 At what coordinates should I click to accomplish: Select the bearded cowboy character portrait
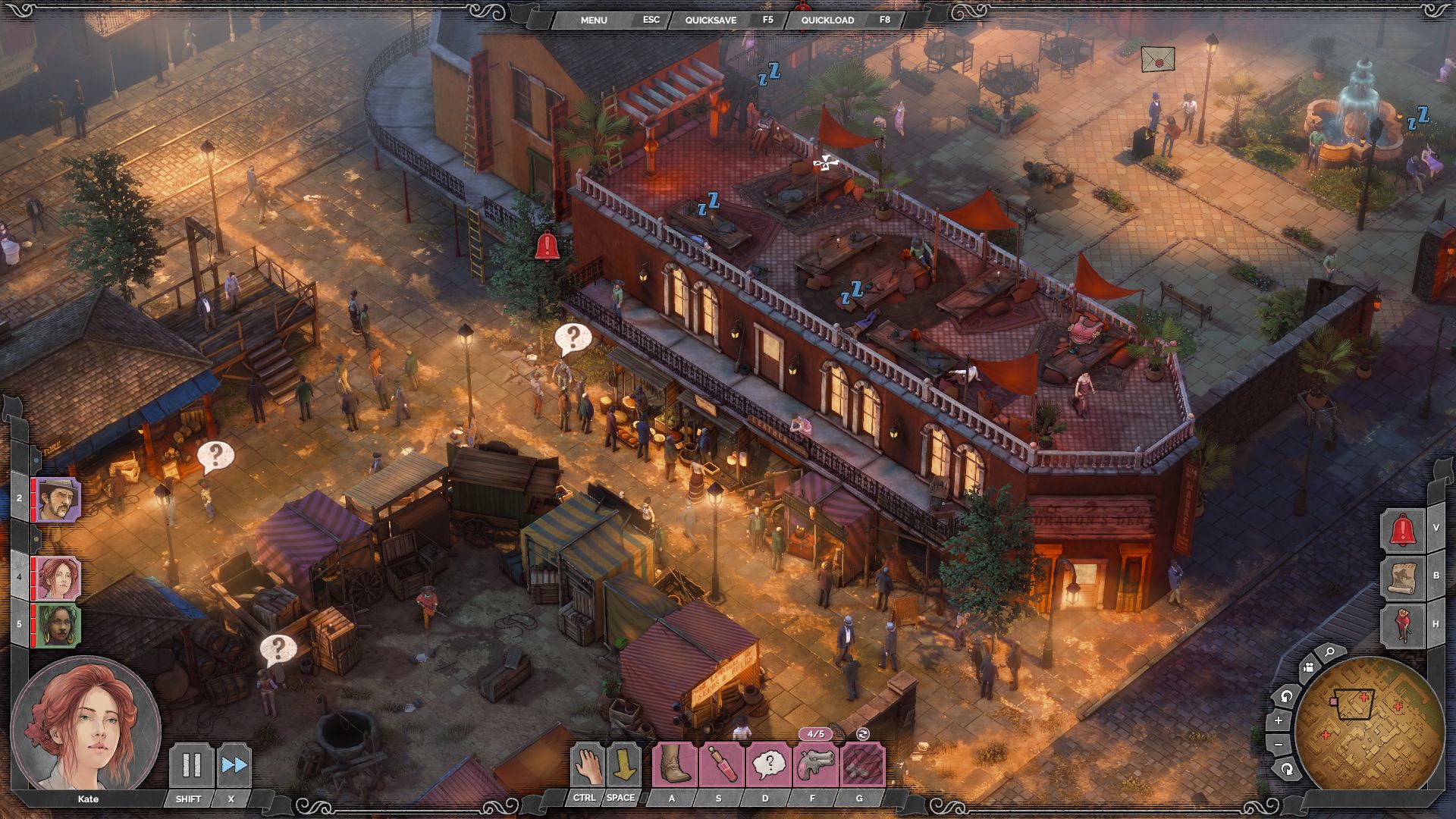pos(58,499)
